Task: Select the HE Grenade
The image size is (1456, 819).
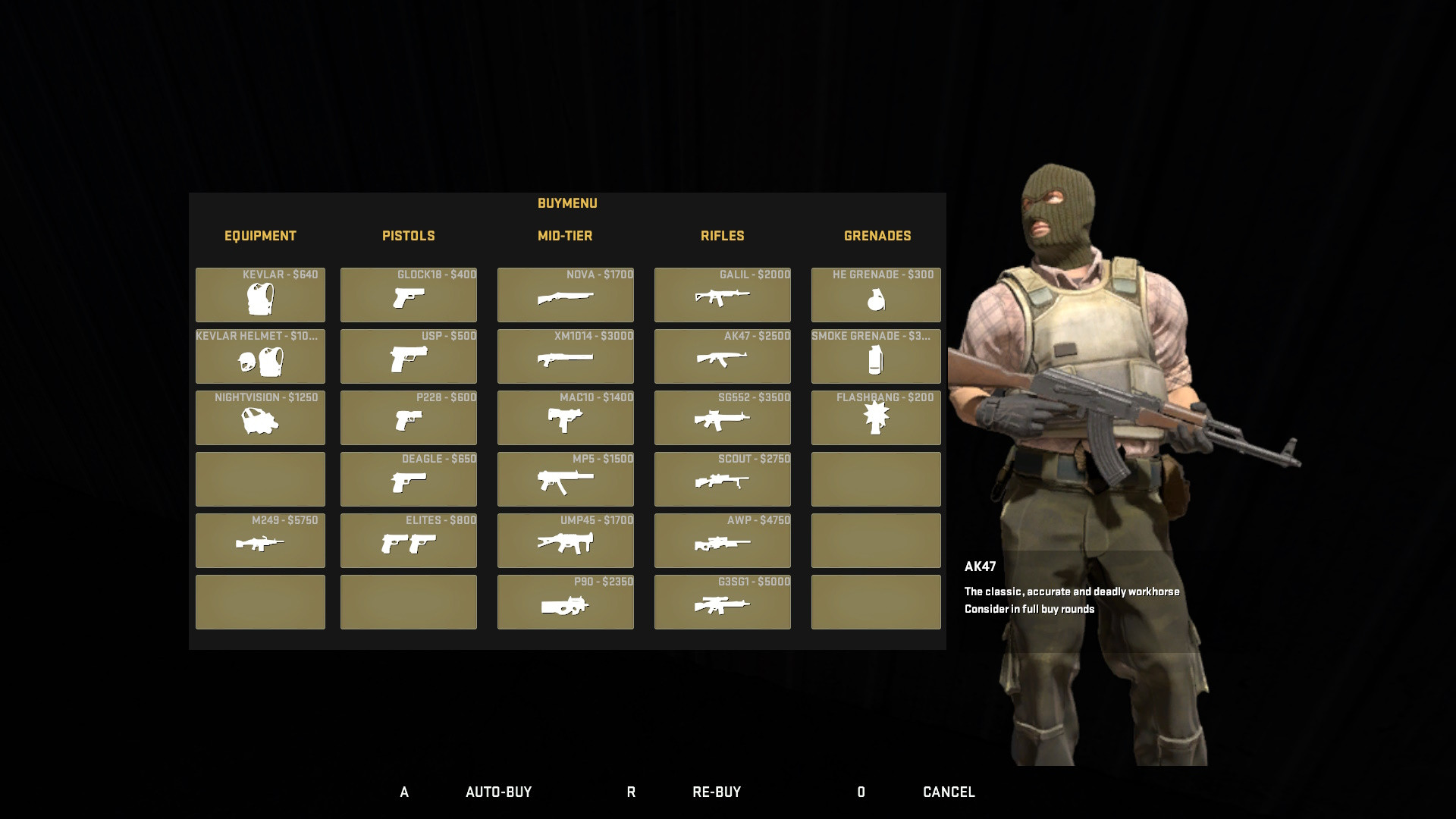Action: pyautogui.click(x=875, y=295)
